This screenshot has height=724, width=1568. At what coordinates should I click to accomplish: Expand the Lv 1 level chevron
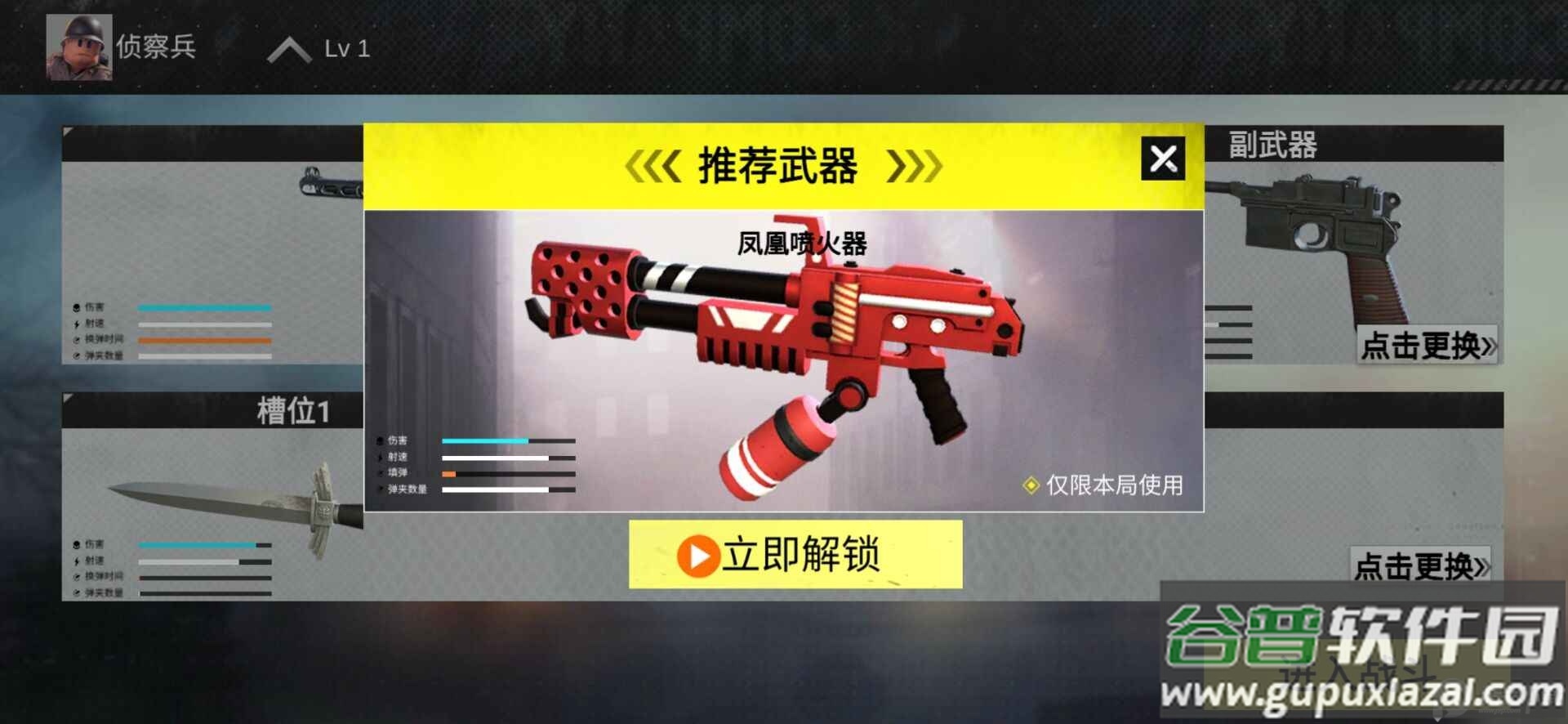290,48
